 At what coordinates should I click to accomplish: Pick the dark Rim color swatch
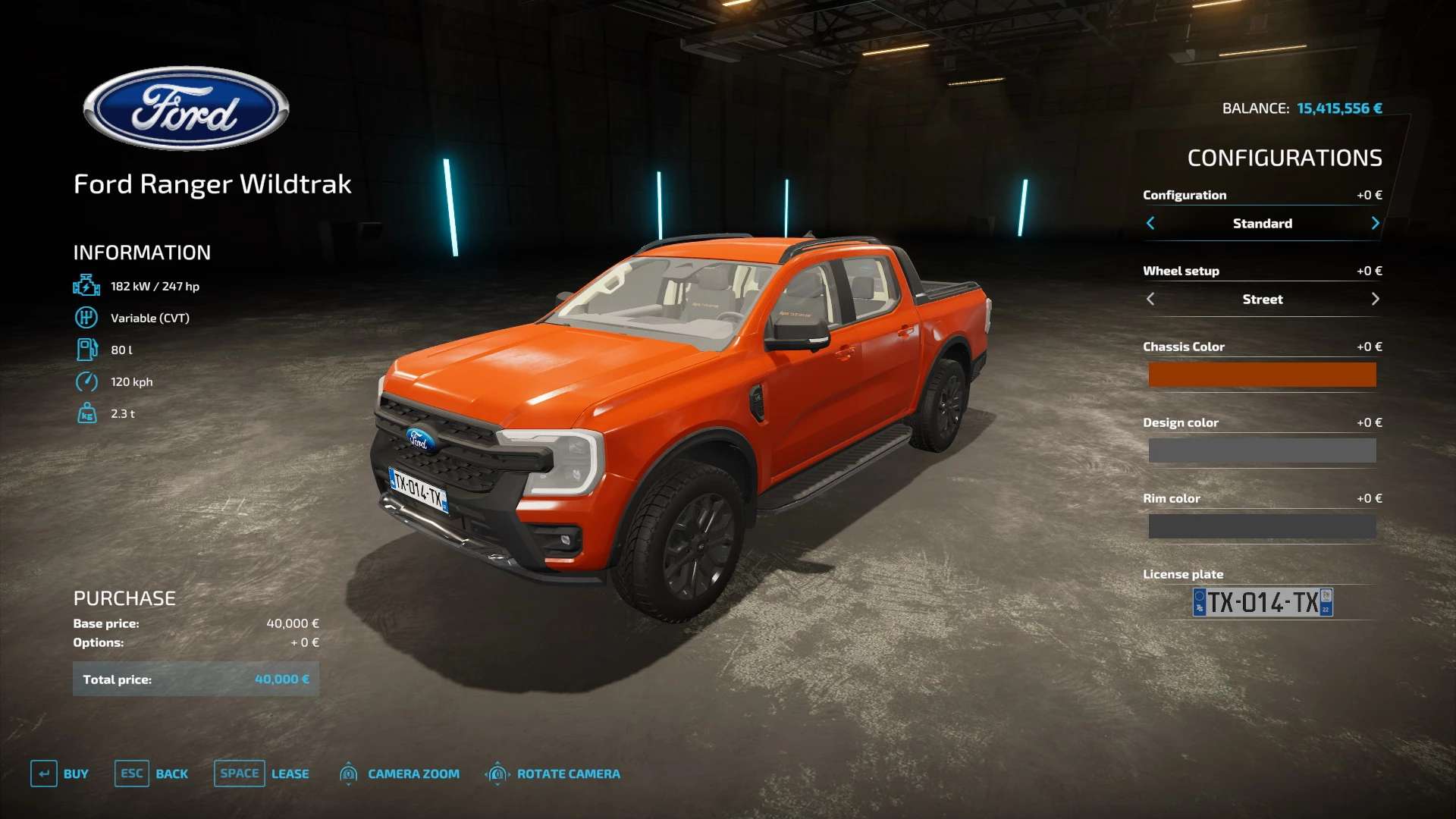(x=1262, y=526)
